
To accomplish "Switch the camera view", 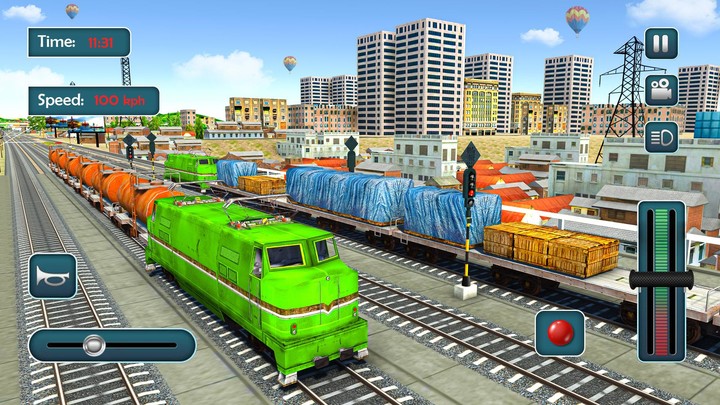I will coord(660,90).
